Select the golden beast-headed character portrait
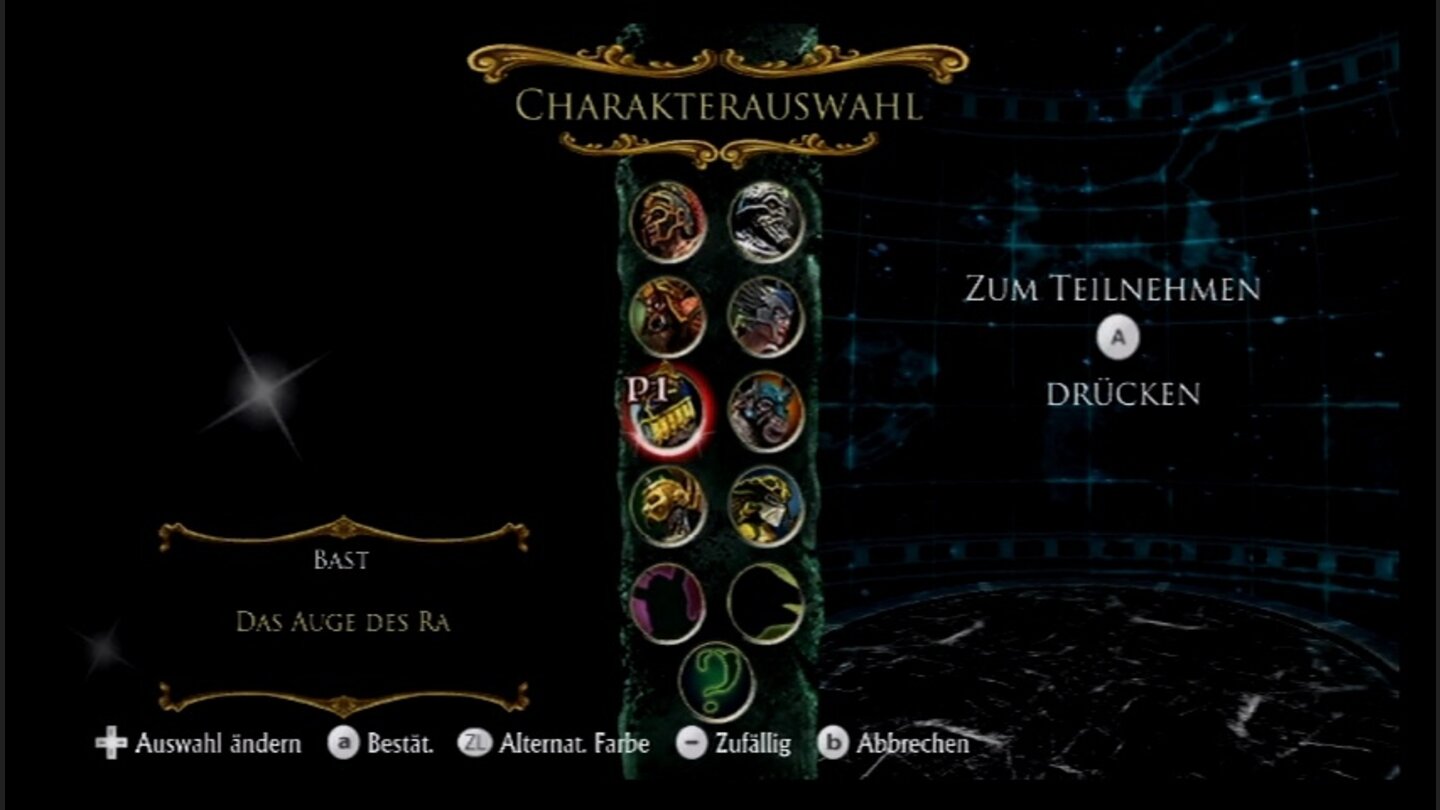1440x810 pixels. coord(765,505)
